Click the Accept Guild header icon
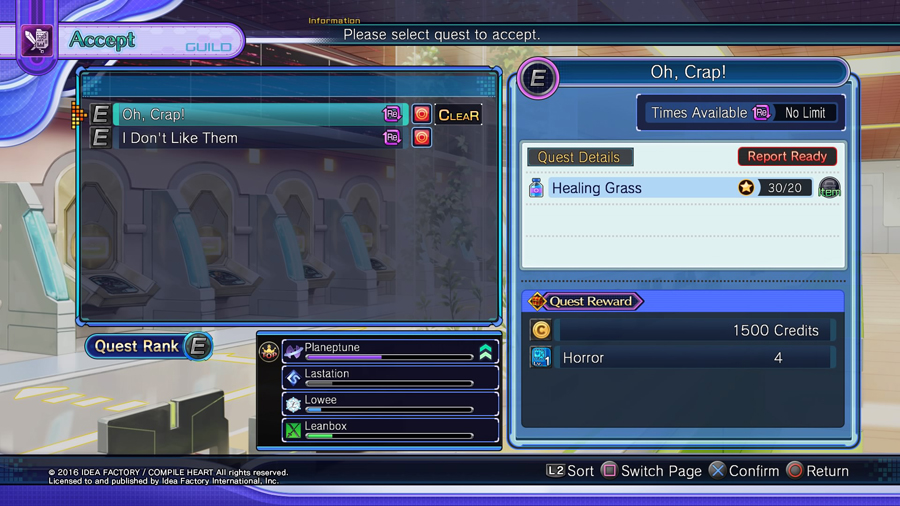This screenshot has width=900, height=506. [38, 41]
